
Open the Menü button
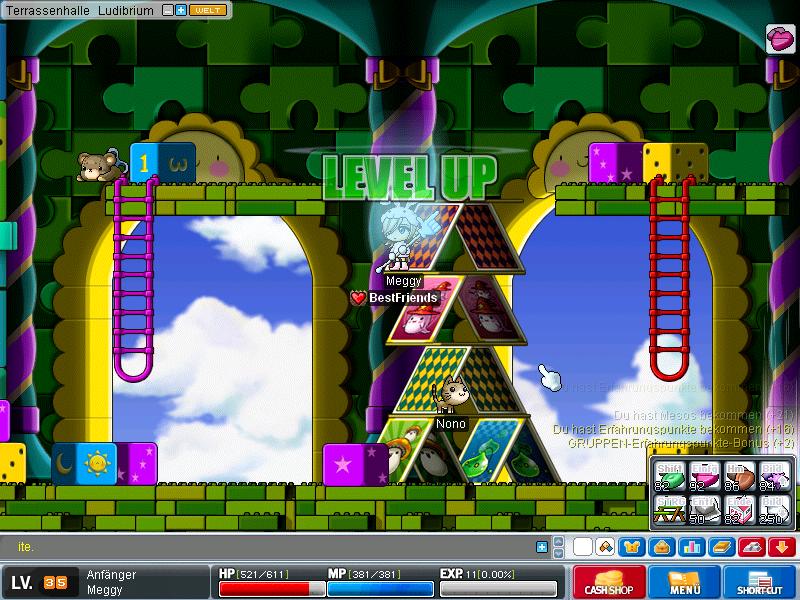click(x=685, y=582)
